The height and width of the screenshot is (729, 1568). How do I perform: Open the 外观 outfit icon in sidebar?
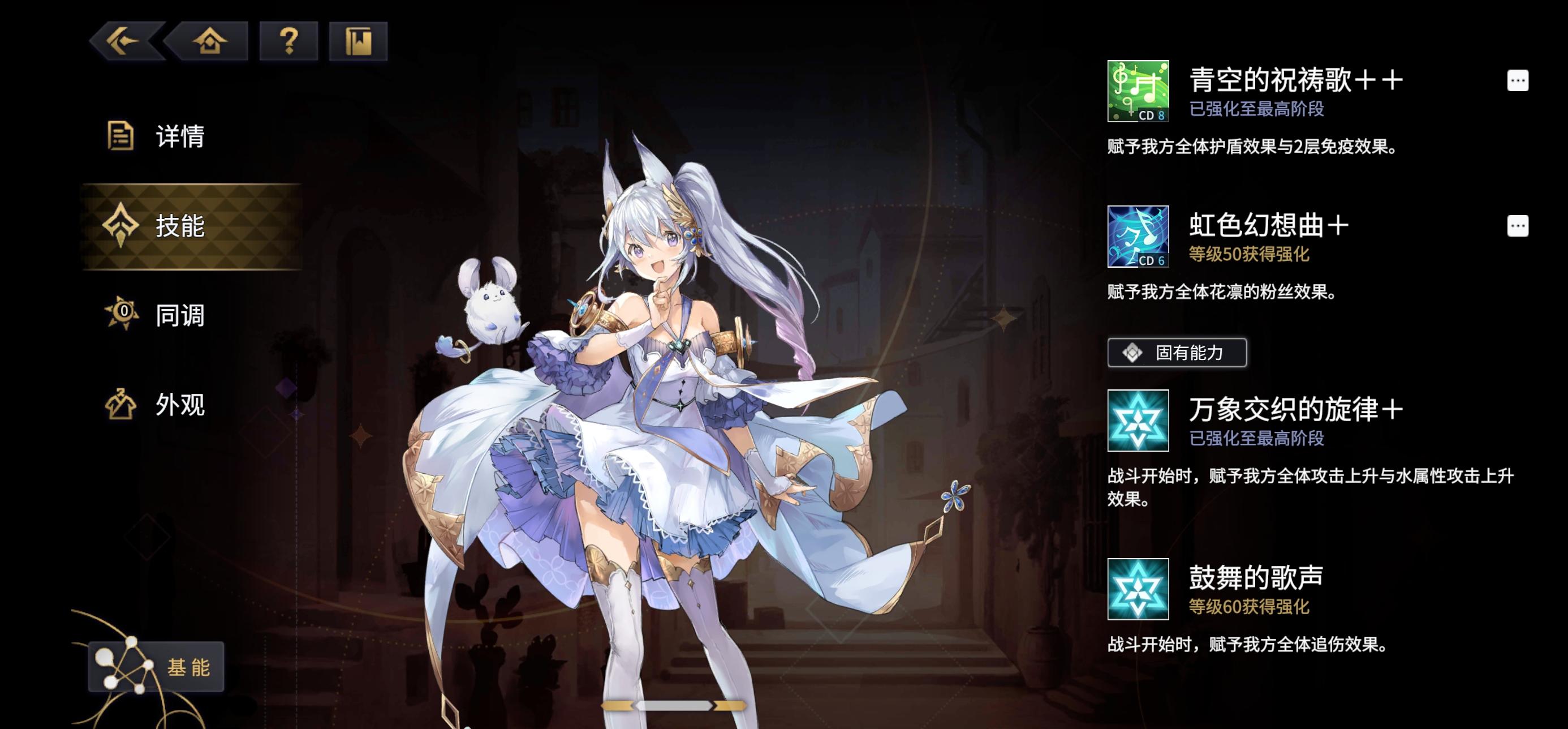coord(122,404)
